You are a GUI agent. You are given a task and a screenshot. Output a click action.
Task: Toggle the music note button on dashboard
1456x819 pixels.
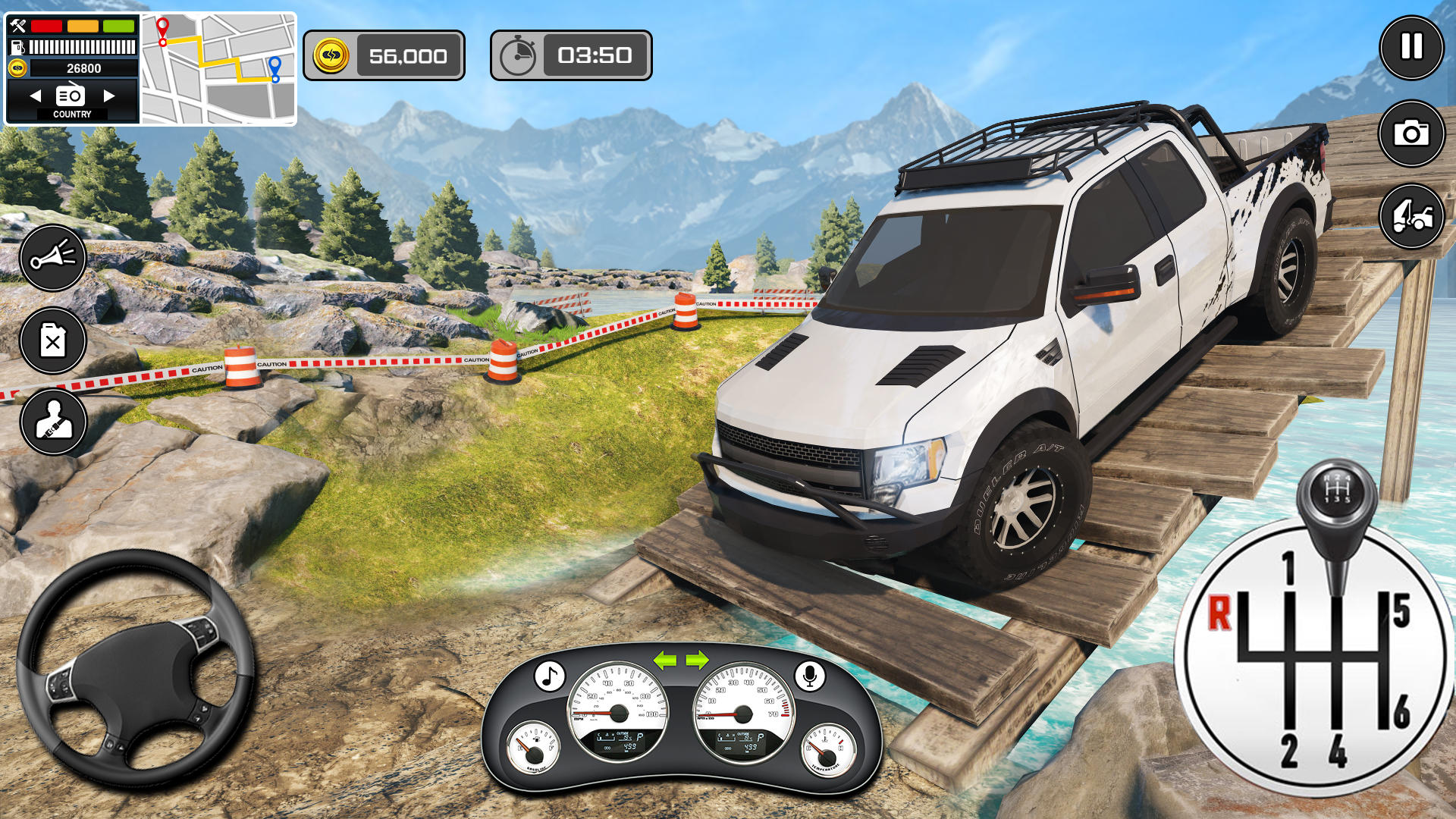(549, 676)
